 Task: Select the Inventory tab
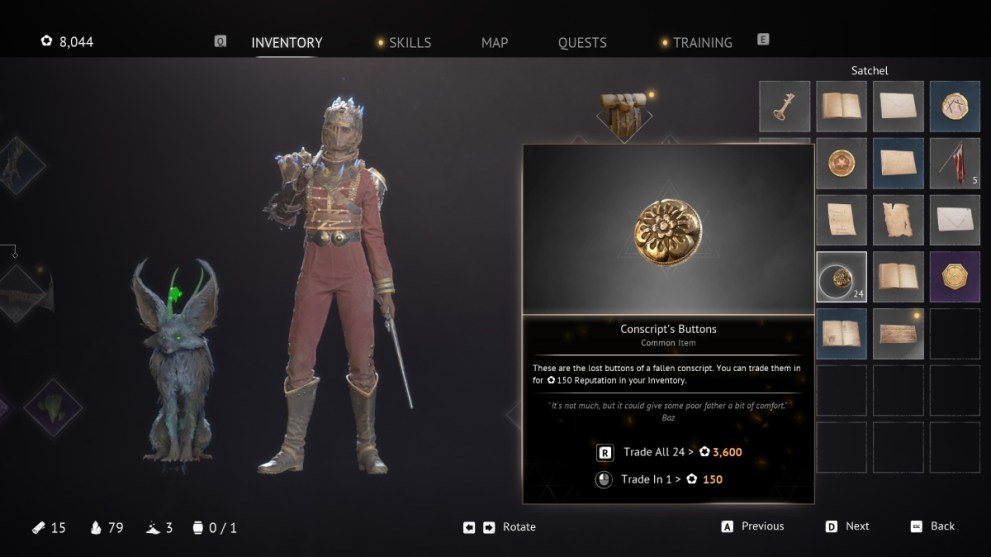286,43
